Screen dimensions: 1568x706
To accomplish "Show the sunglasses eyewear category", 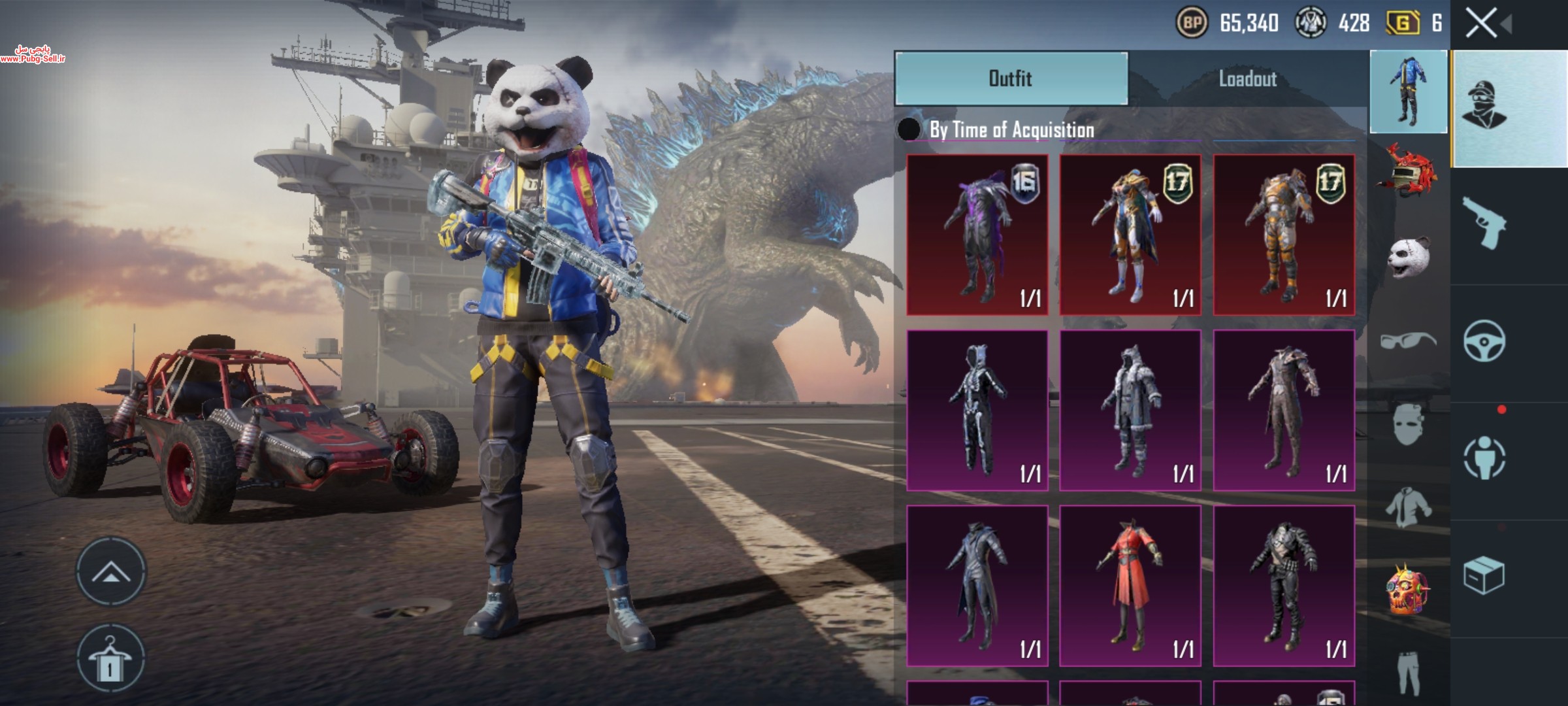I will 1408,341.
